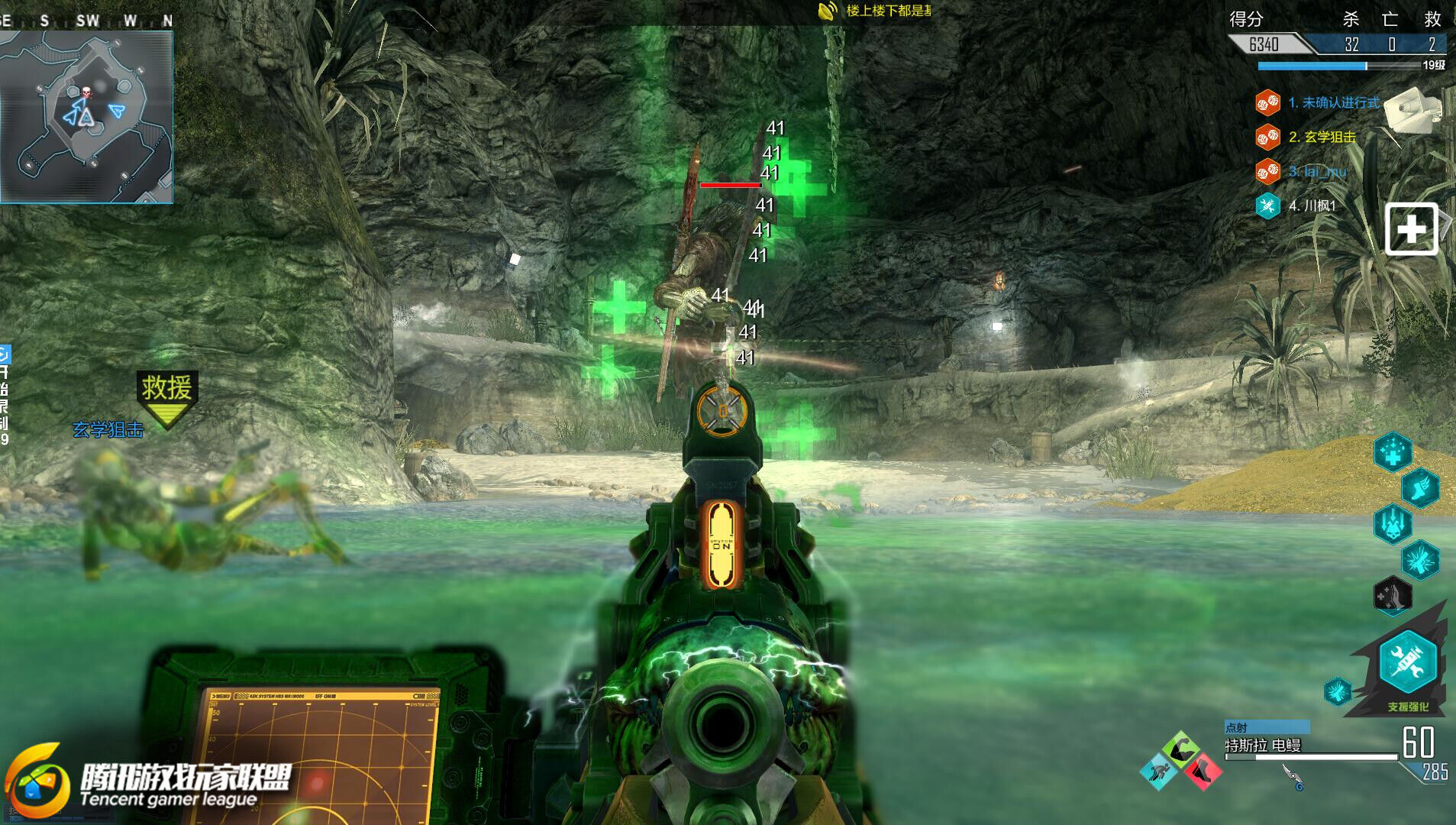Screen dimensions: 1456x825
Task: Click the minimap in the corner
Action: (86, 116)
